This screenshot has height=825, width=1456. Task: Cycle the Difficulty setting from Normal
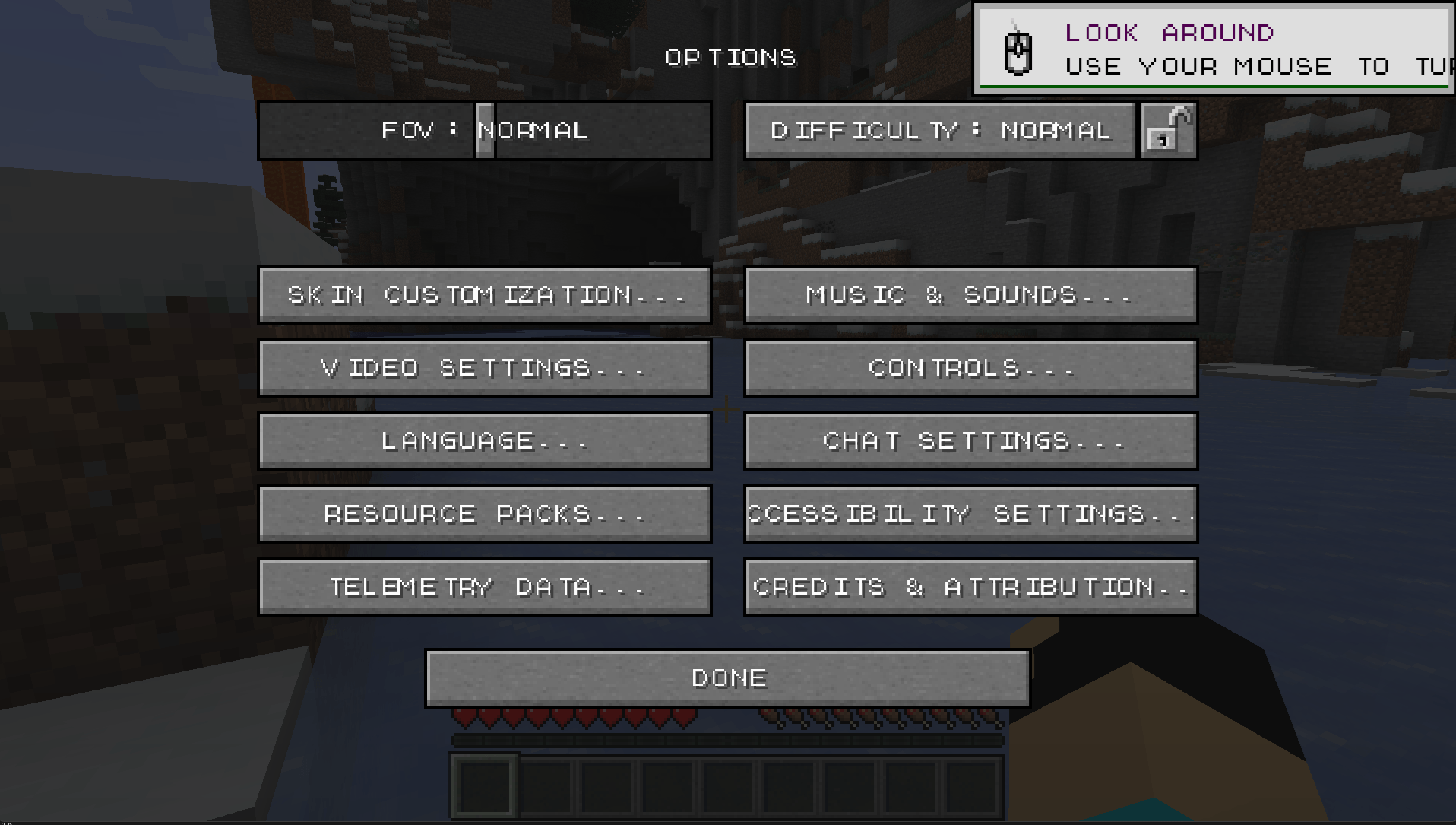938,130
